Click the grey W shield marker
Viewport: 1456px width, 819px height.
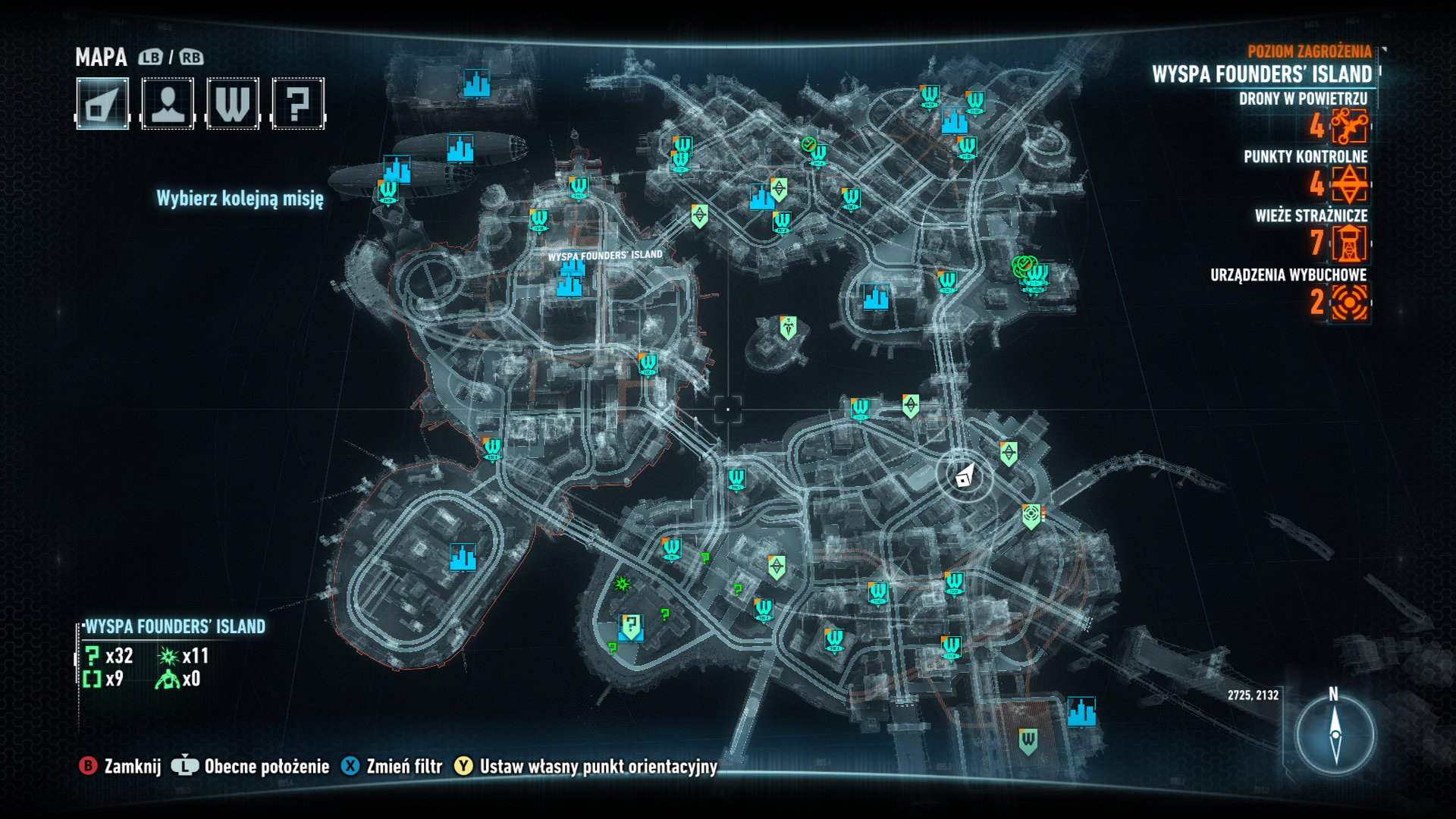[1028, 740]
